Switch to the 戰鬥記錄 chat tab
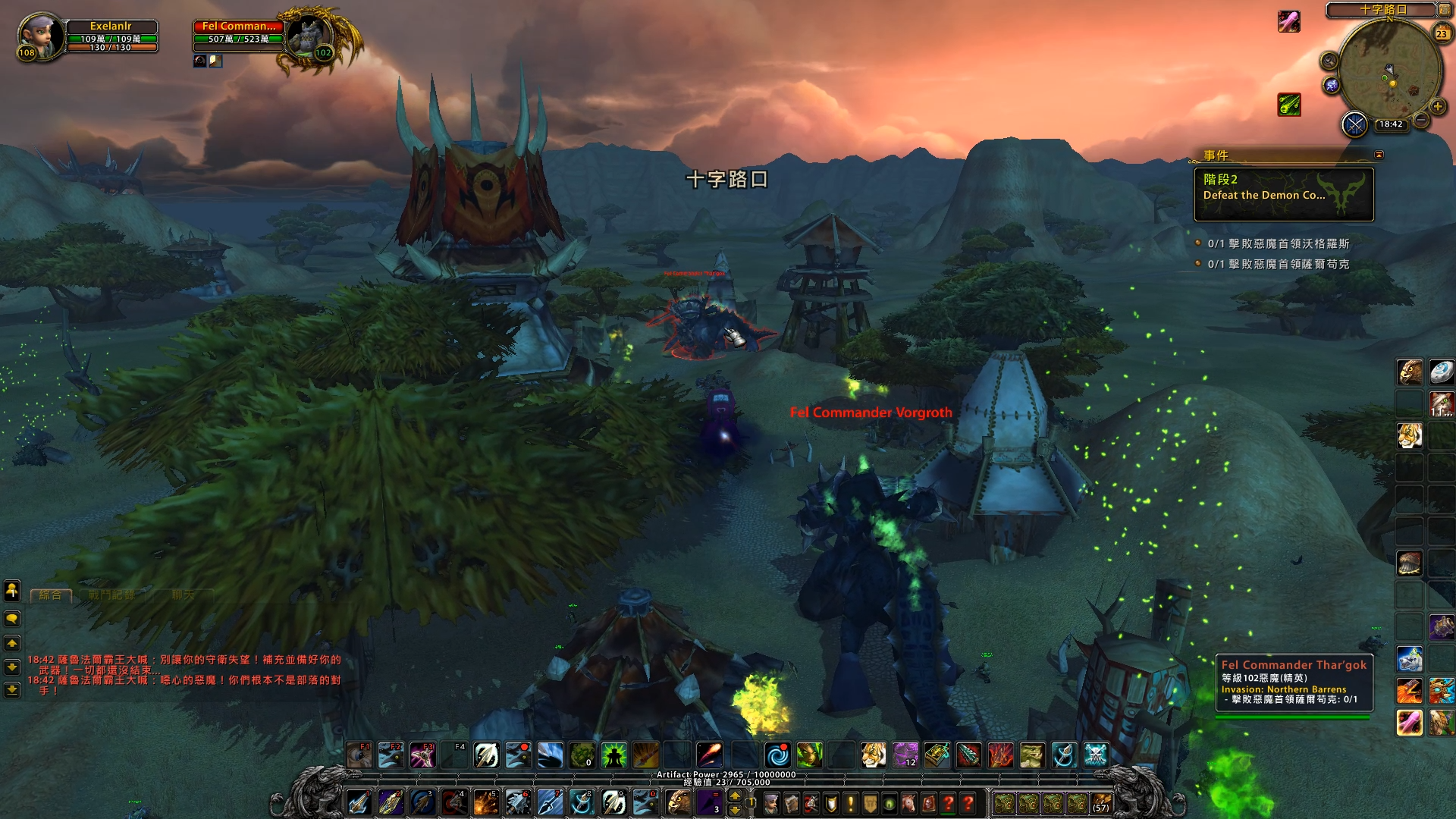1456x819 pixels. [111, 595]
